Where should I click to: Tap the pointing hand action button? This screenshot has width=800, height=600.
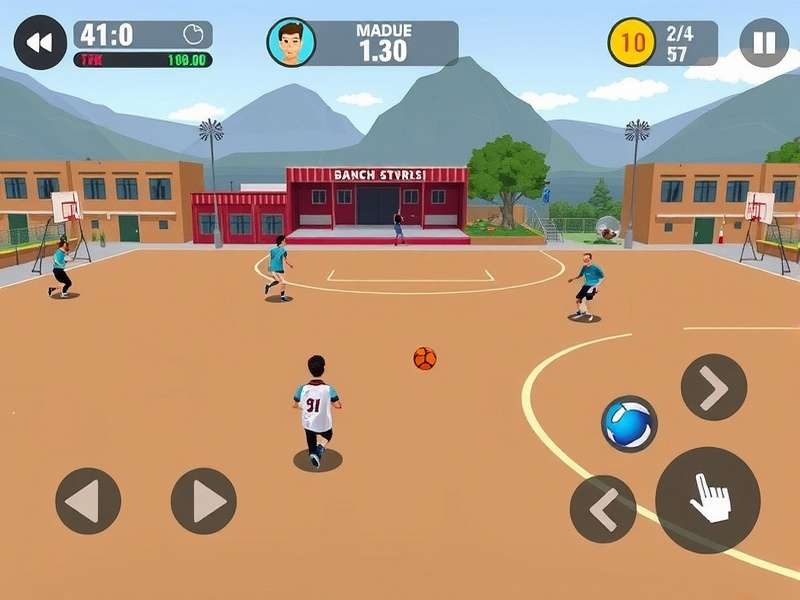pyautogui.click(x=708, y=499)
